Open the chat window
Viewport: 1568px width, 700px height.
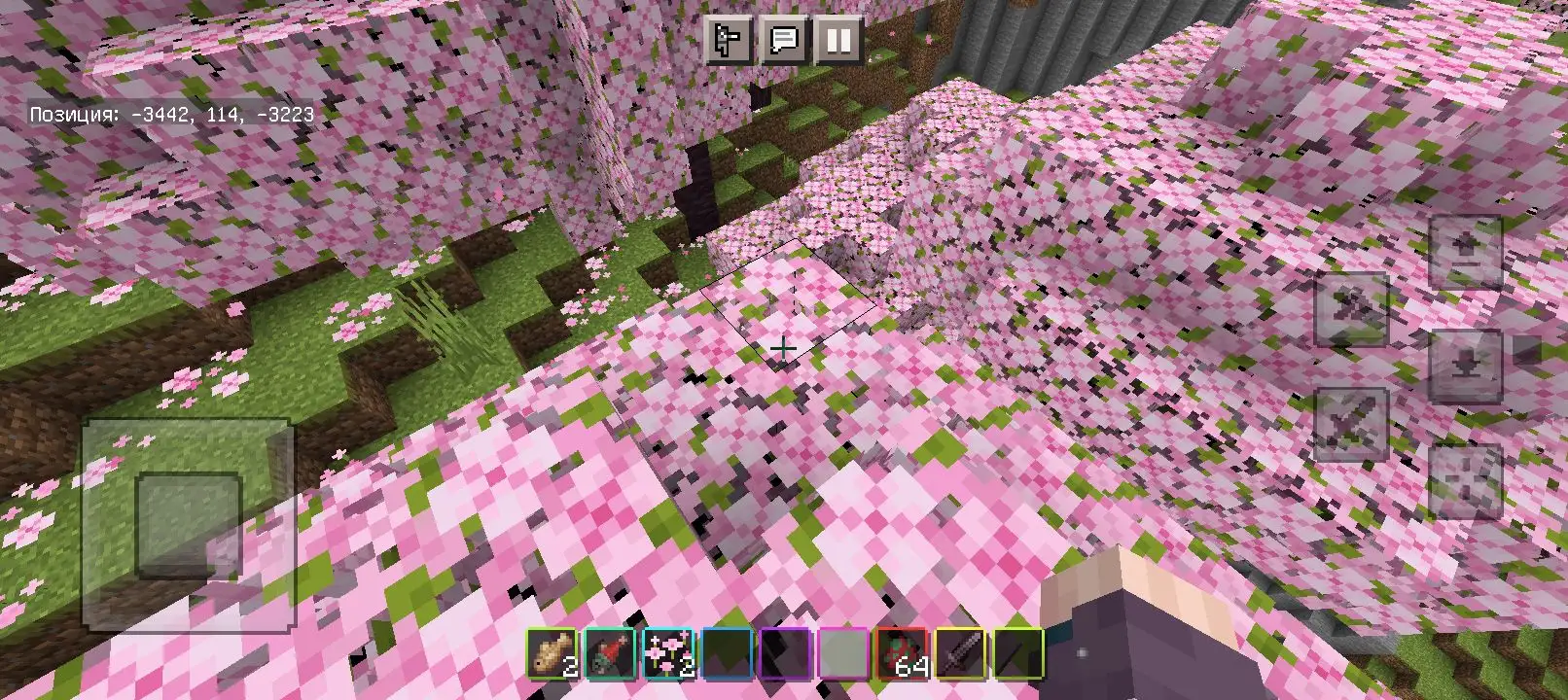(783, 40)
